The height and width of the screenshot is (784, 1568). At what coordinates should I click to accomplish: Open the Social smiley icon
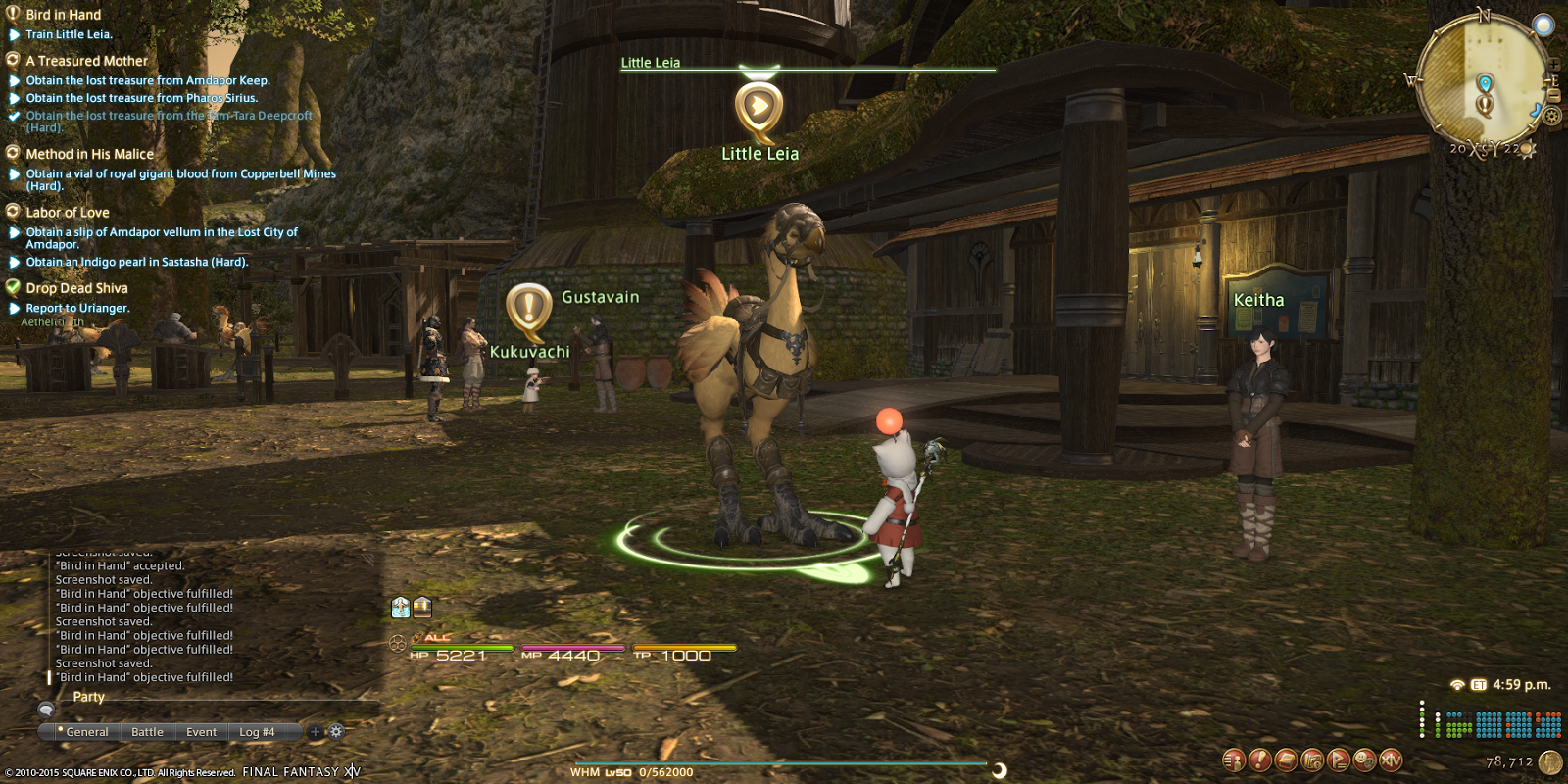(x=1363, y=759)
